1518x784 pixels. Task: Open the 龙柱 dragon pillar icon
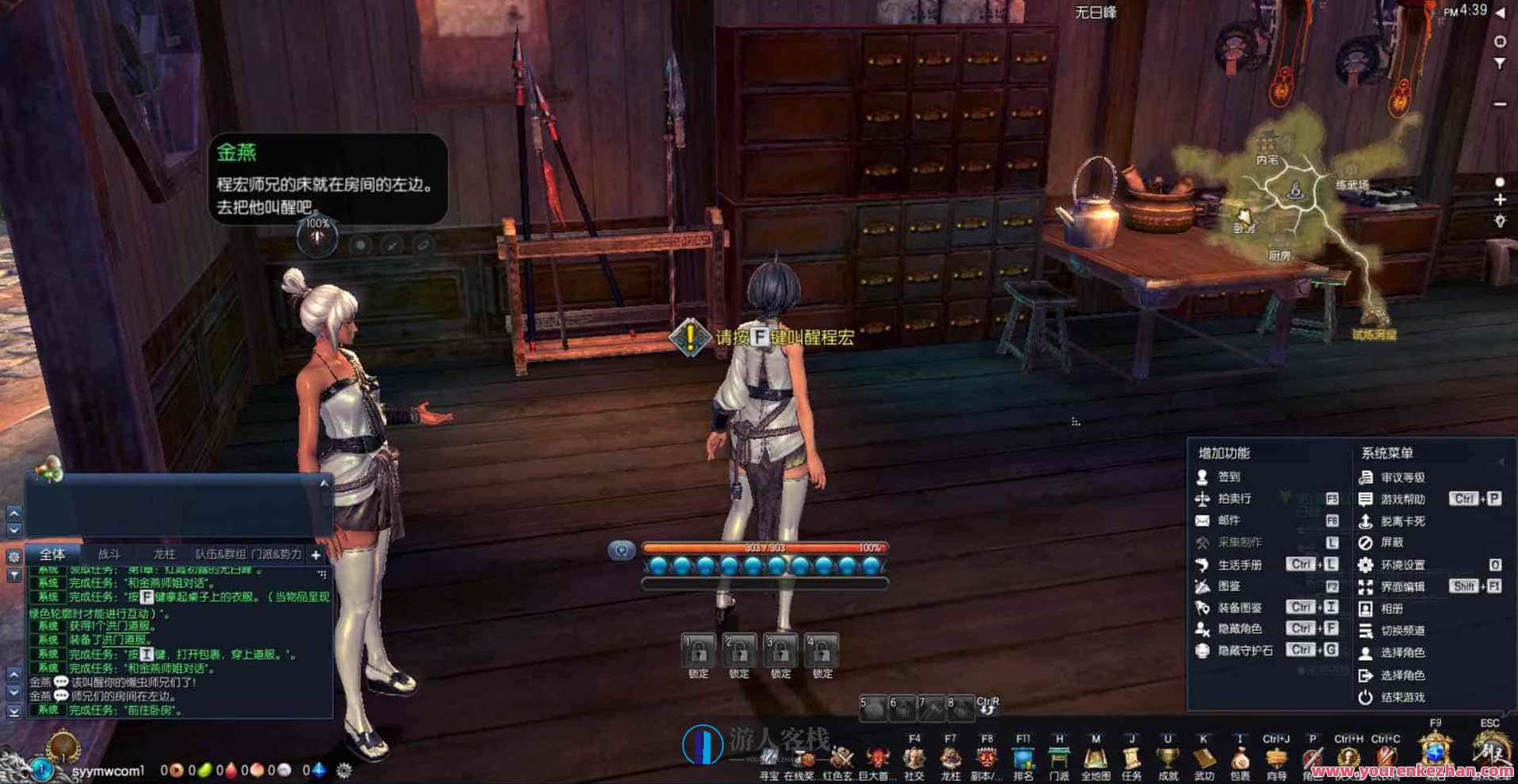pyautogui.click(x=951, y=756)
